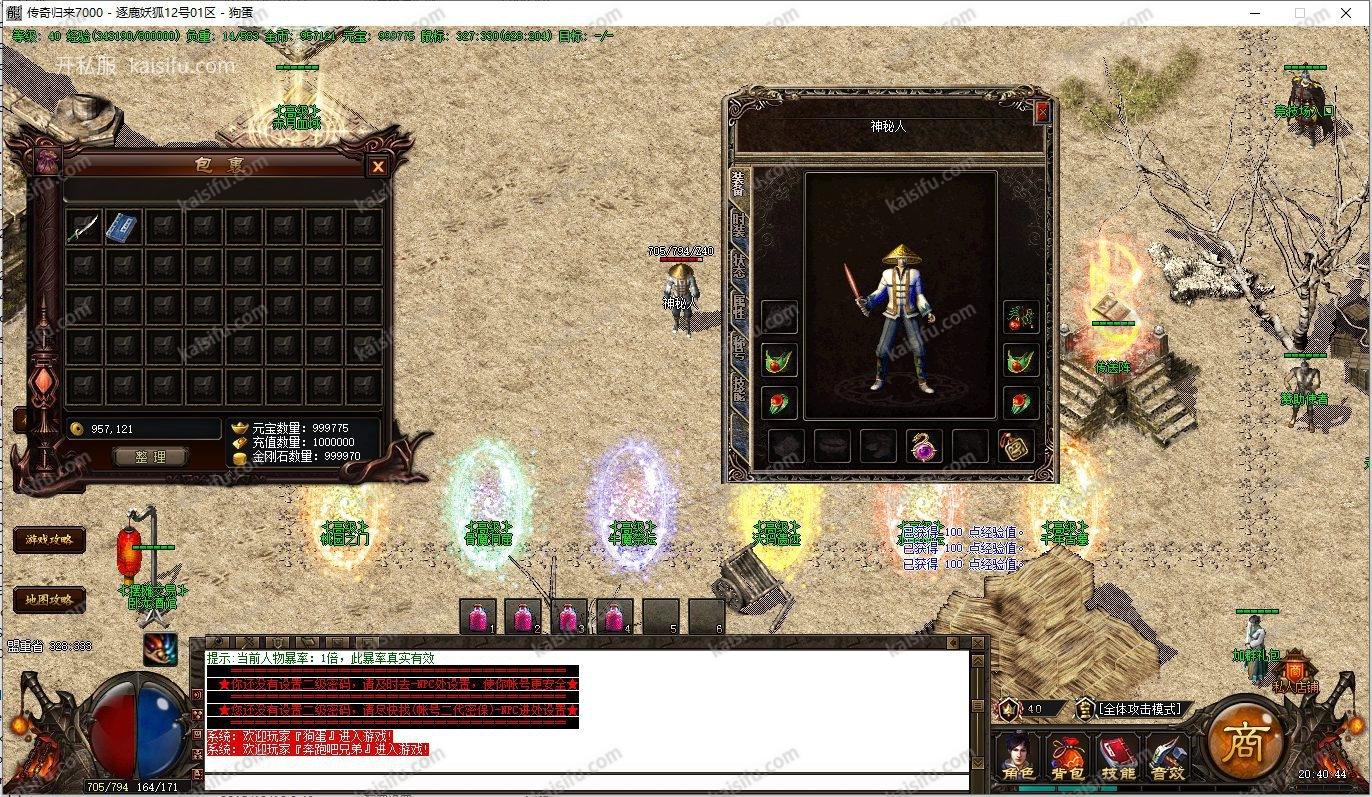The height and width of the screenshot is (797, 1372).
Task: Show the 属性 attributes tab
Action: (x=738, y=307)
